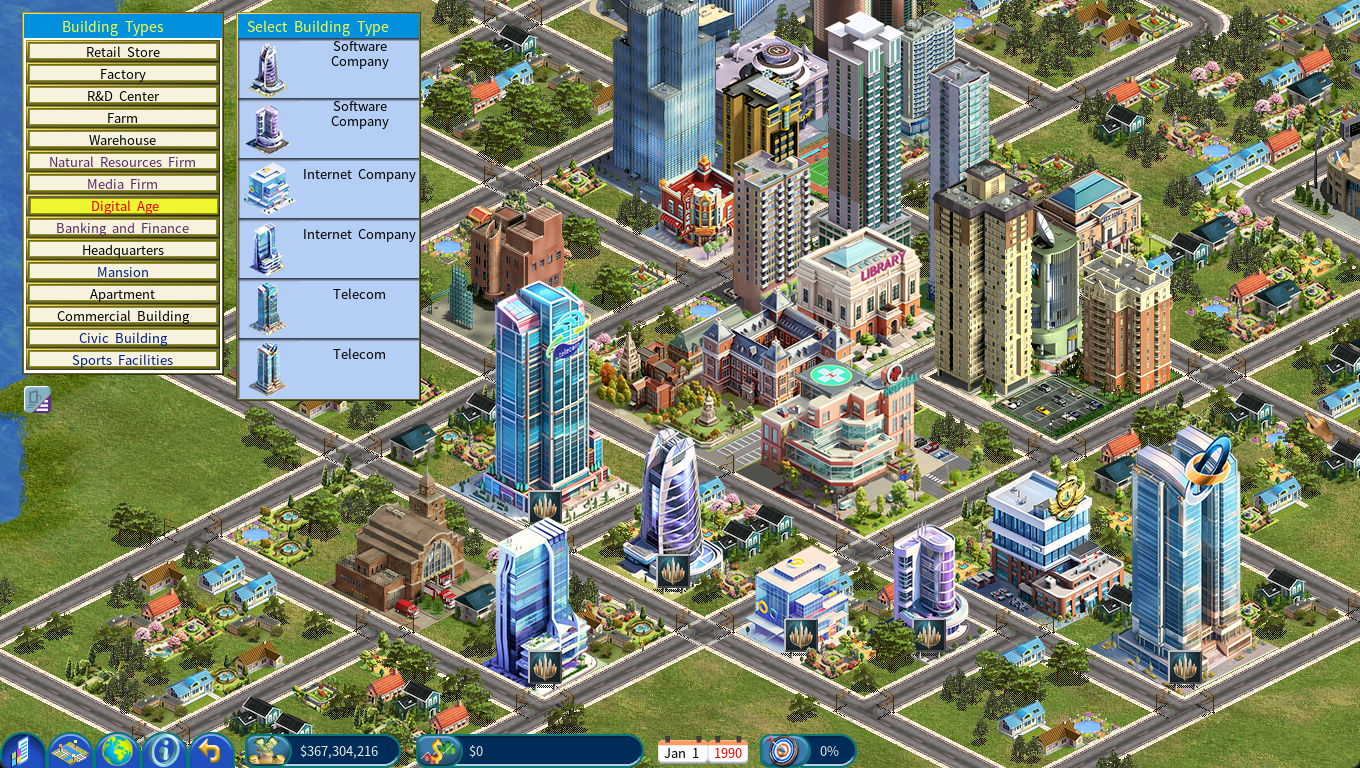Screen dimensions: 1360x768
Task: Open the Civic Building category
Action: pyautogui.click(x=123, y=338)
